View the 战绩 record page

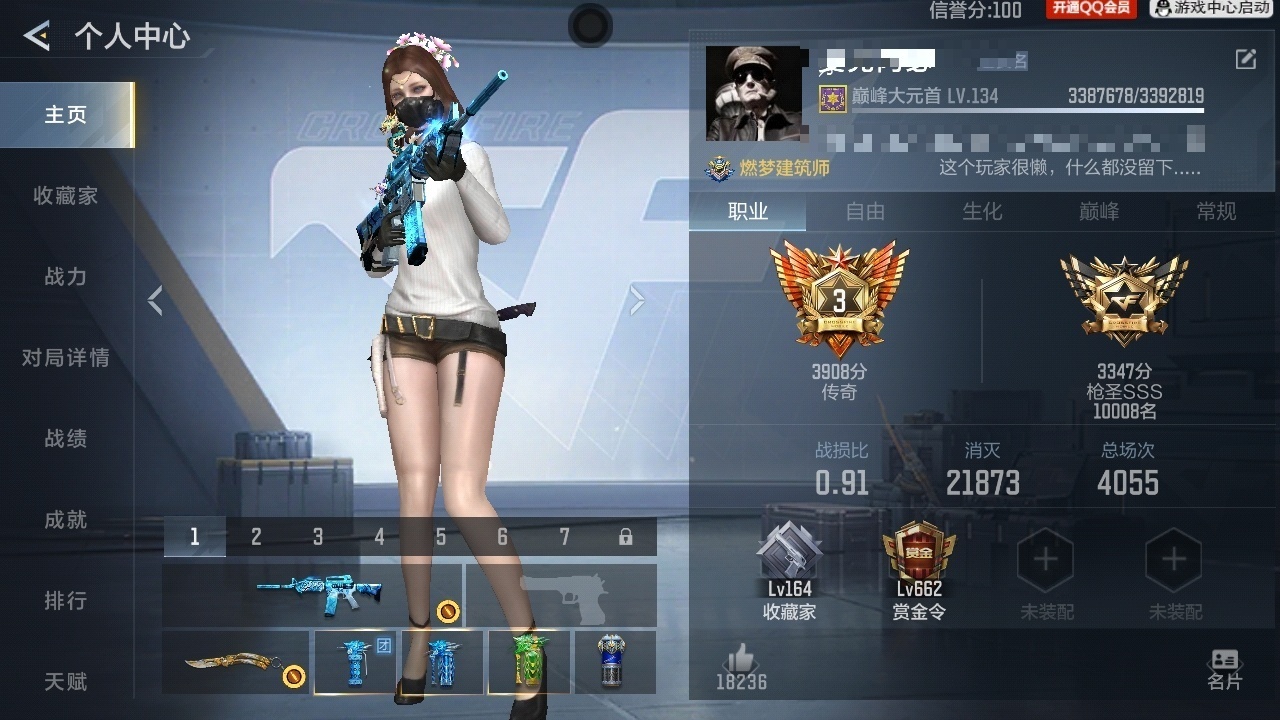coord(66,439)
